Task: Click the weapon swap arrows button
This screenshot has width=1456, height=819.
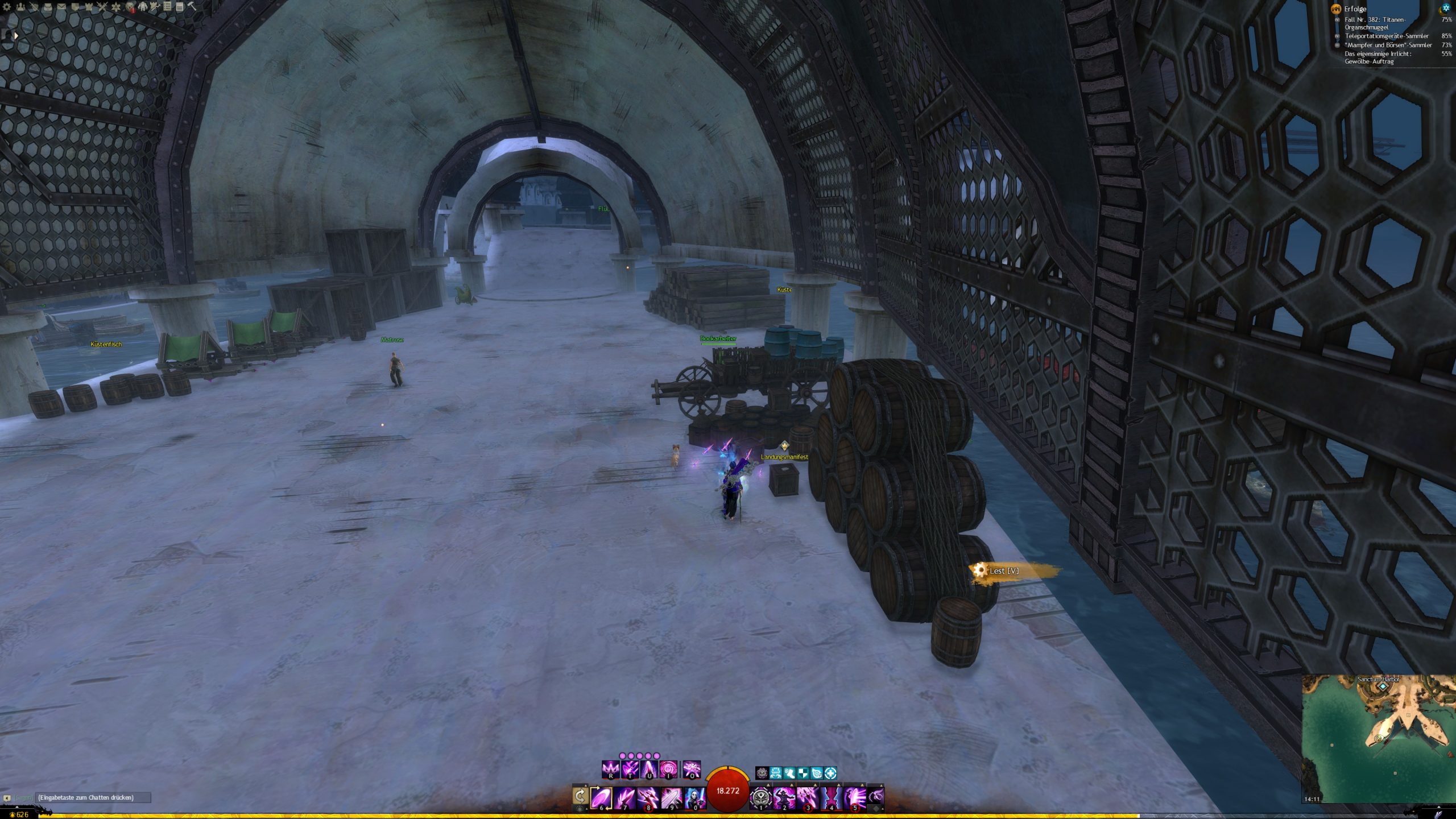Action: 580,796
